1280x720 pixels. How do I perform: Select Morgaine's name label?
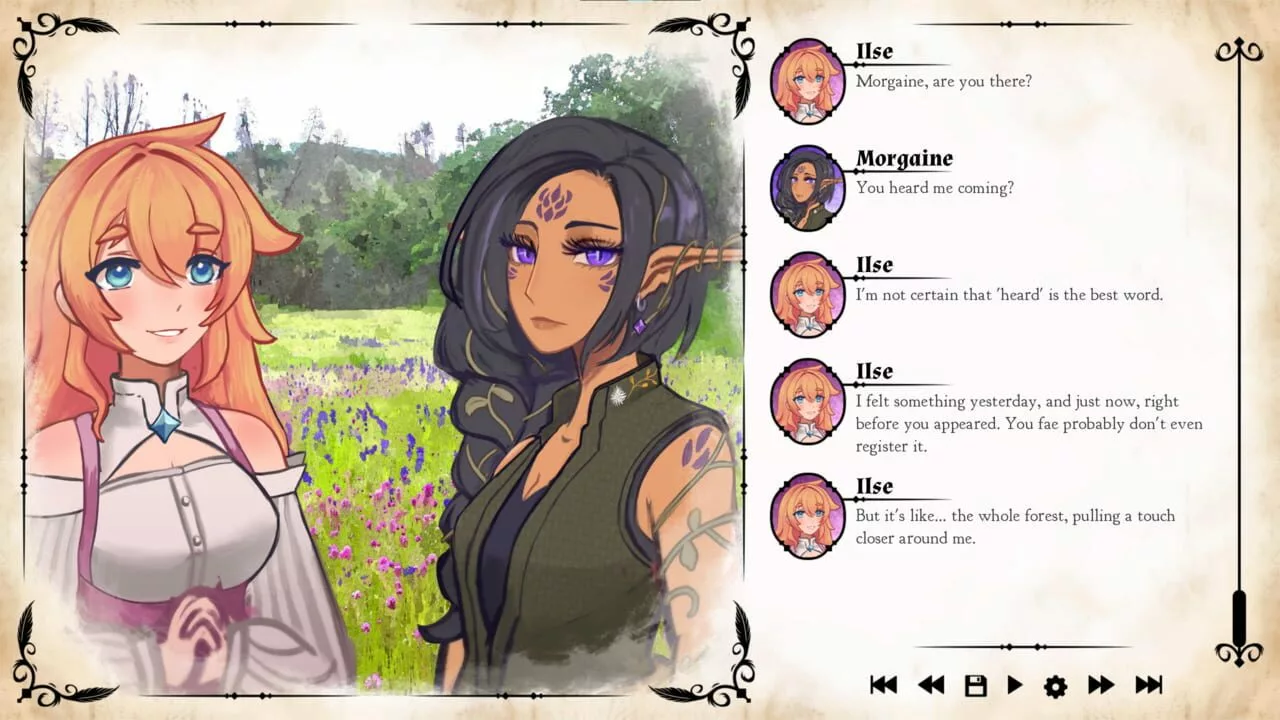[x=904, y=158]
